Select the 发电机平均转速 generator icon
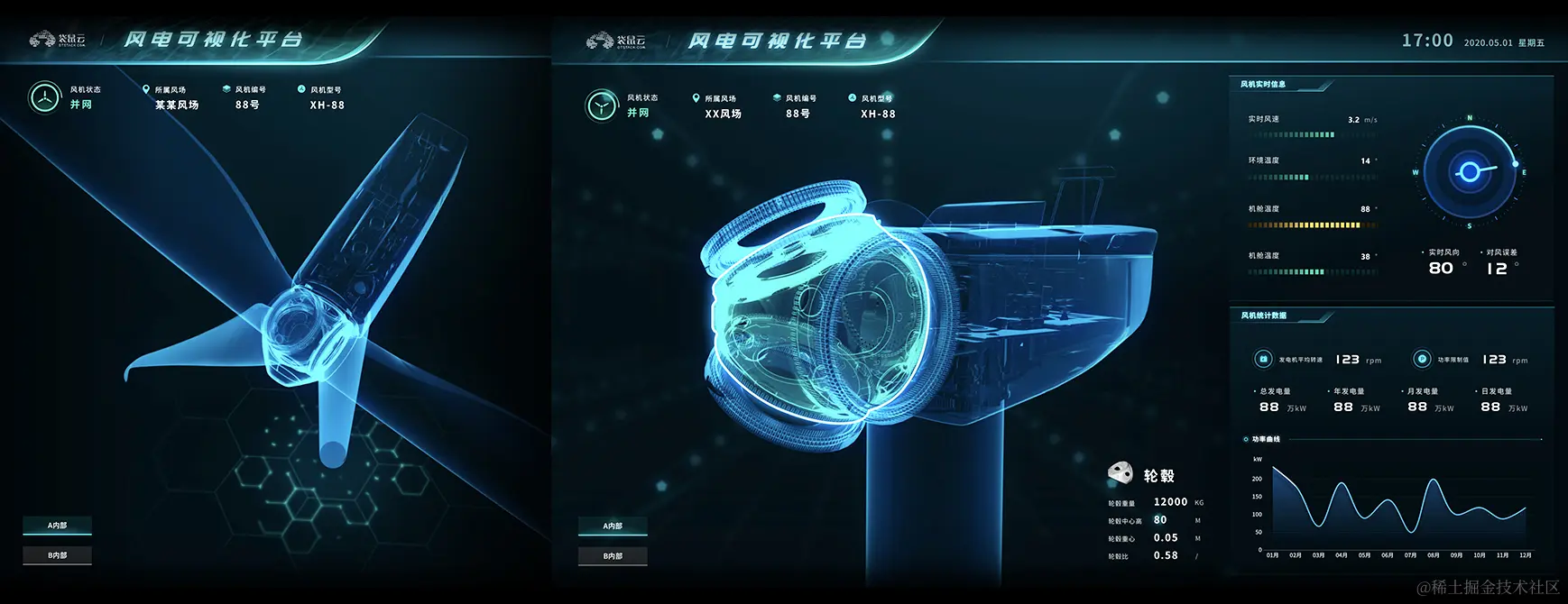Viewport: 1568px width, 604px height. [x=1263, y=359]
